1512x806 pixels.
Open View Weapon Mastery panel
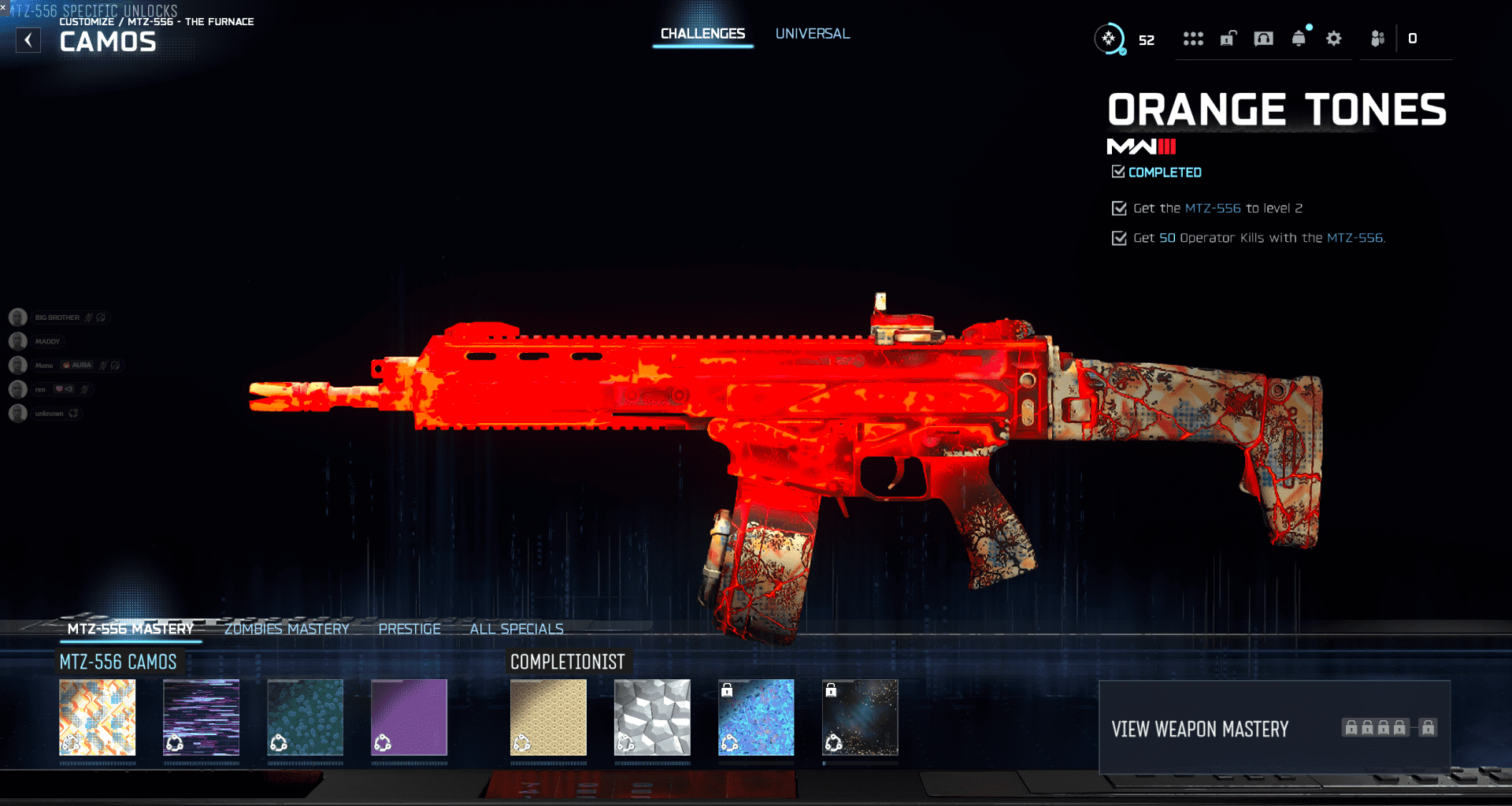(1274, 728)
